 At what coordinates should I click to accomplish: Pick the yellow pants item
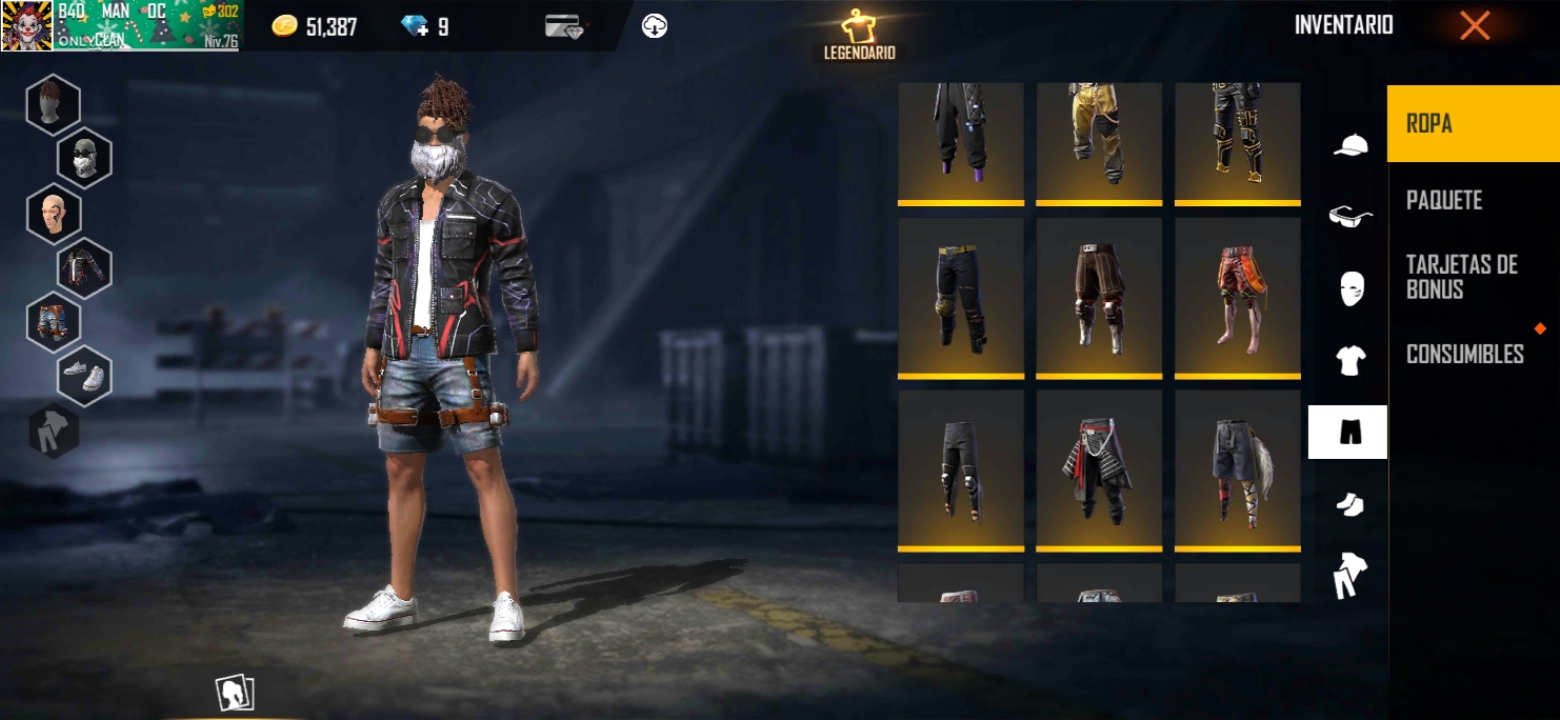(x=1099, y=140)
